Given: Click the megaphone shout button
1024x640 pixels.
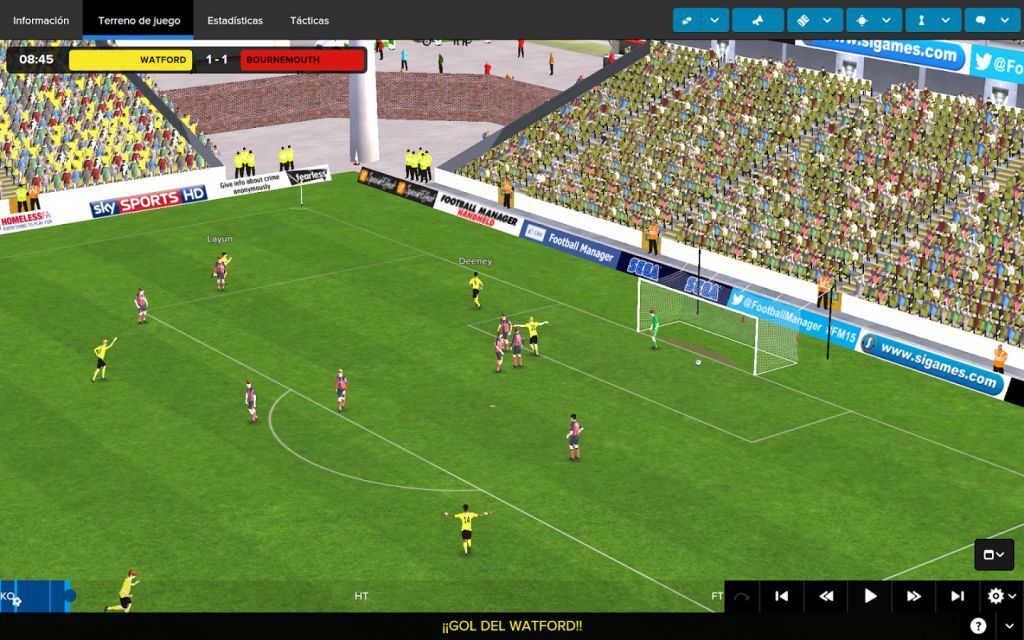Looking at the screenshot, I should (x=757, y=20).
